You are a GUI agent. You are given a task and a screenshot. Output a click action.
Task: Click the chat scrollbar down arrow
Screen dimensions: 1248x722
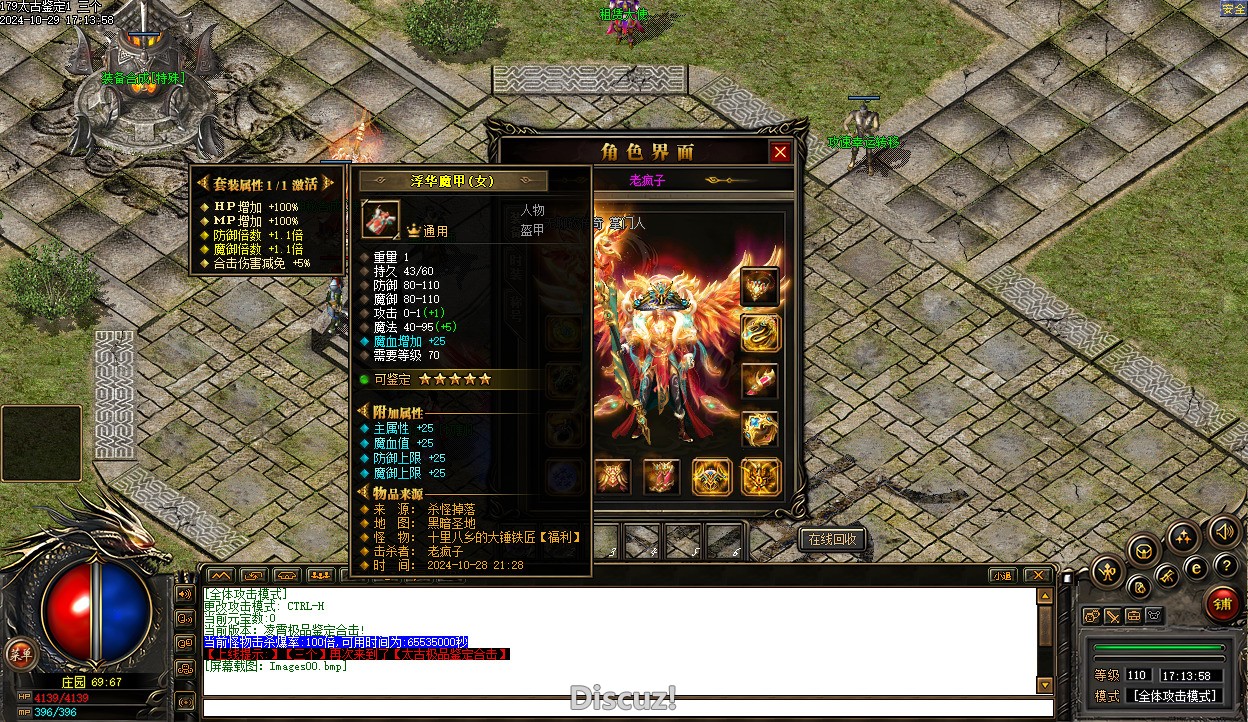[1045, 685]
